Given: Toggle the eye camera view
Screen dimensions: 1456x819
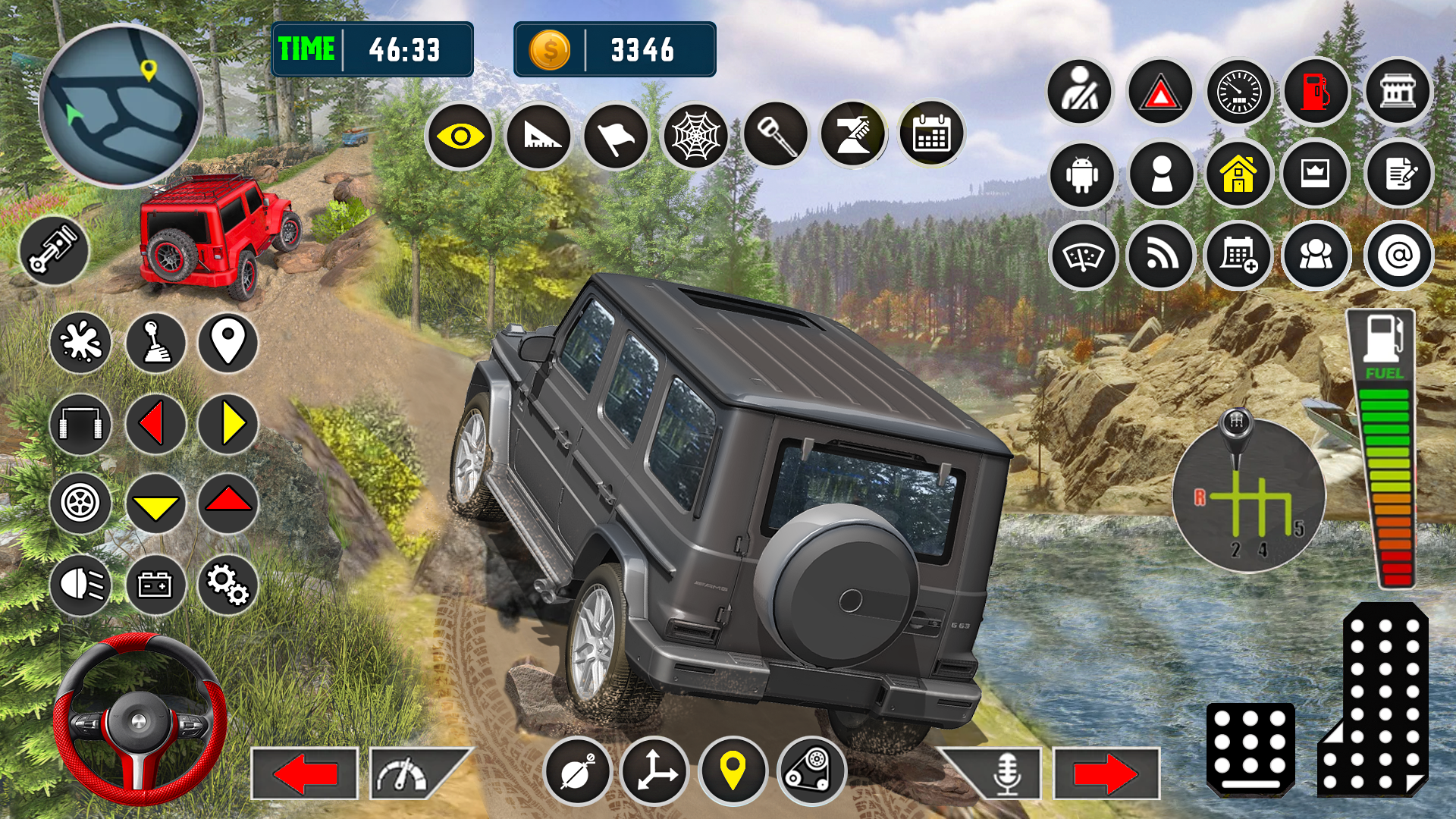Looking at the screenshot, I should click(x=460, y=134).
